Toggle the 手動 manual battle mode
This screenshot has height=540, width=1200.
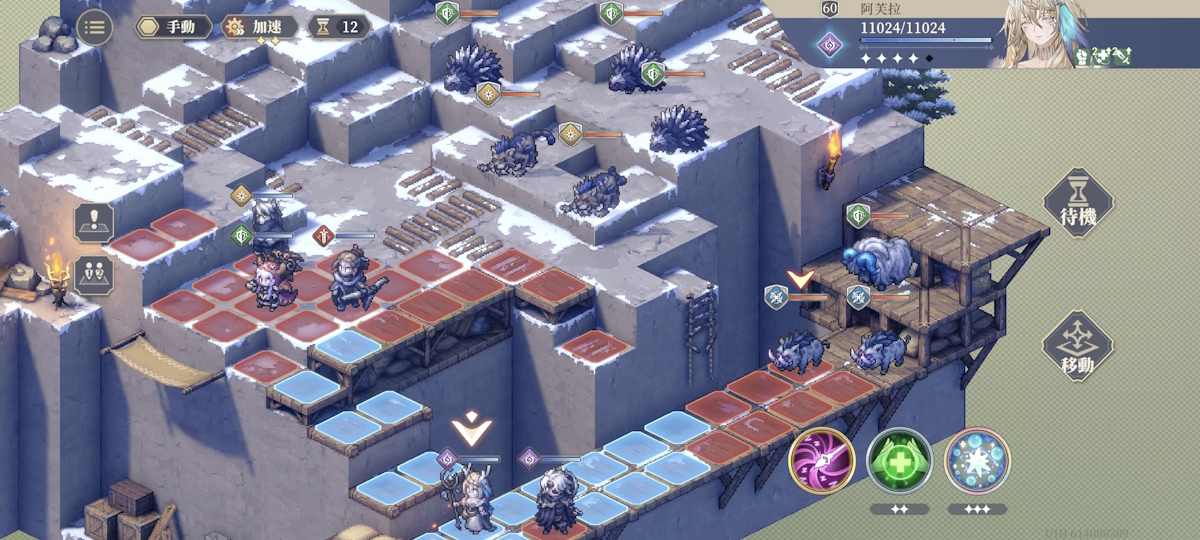(x=174, y=27)
